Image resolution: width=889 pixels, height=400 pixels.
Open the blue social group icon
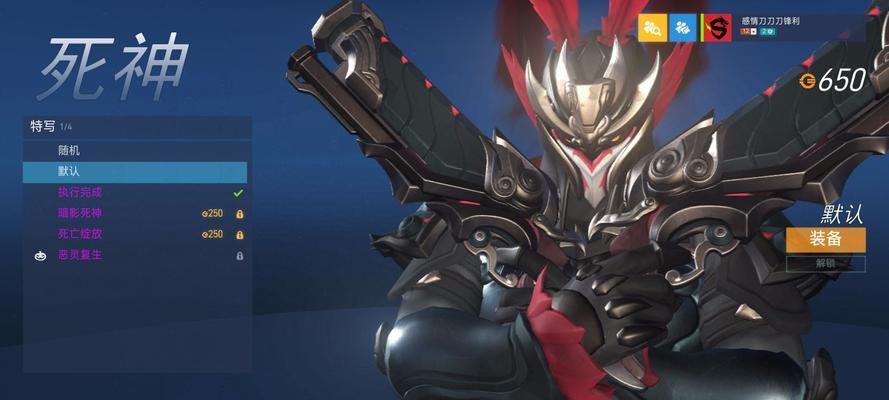683,28
